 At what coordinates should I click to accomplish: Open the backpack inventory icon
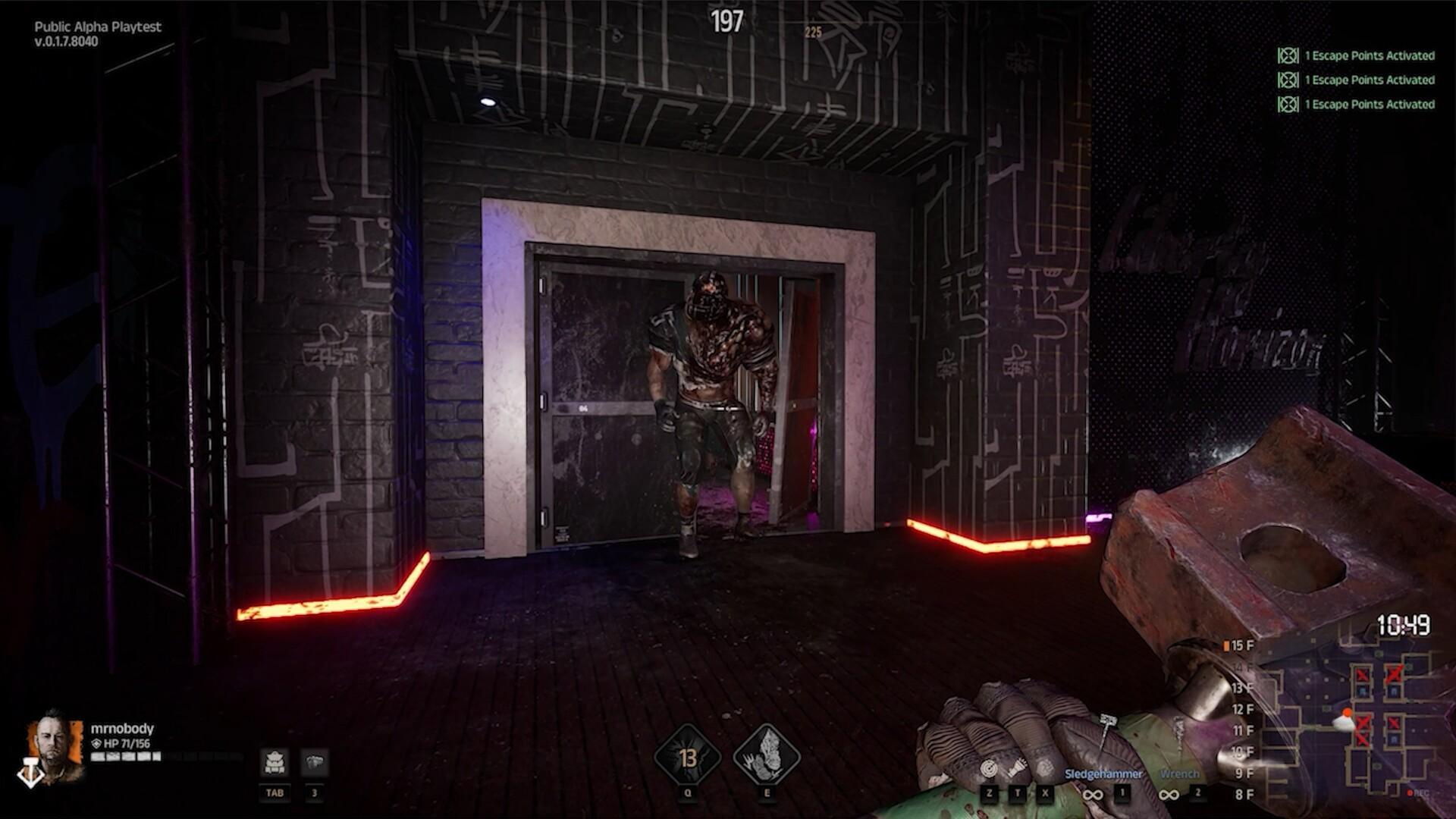coord(274,761)
